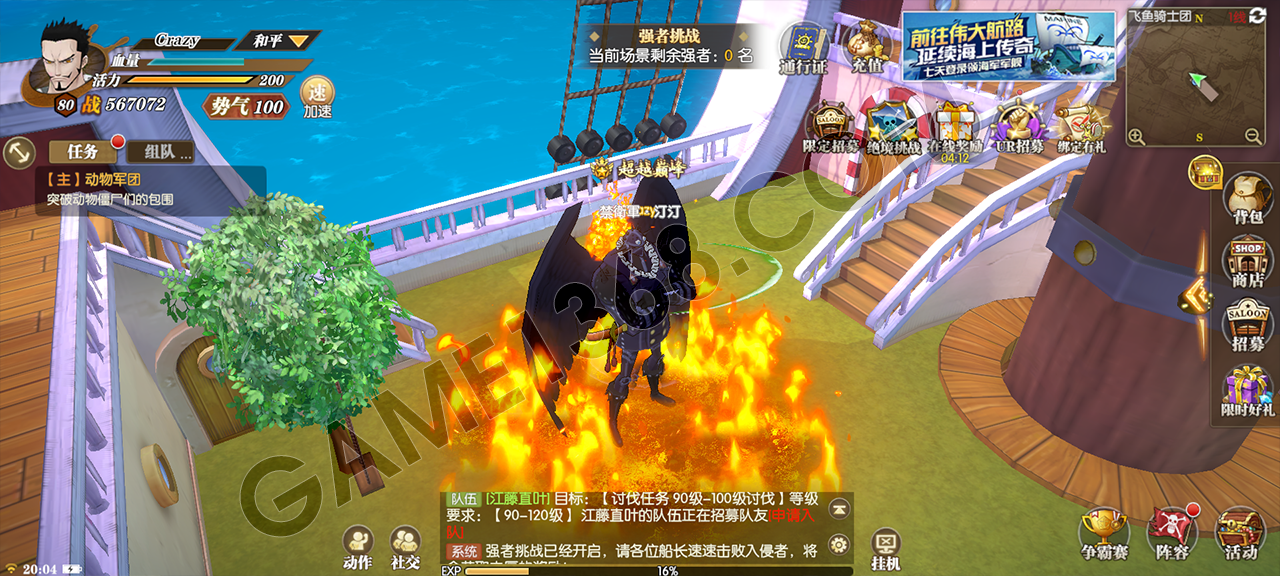Zoom in the minimap
Screen dimensions: 1280x576
1137,136
